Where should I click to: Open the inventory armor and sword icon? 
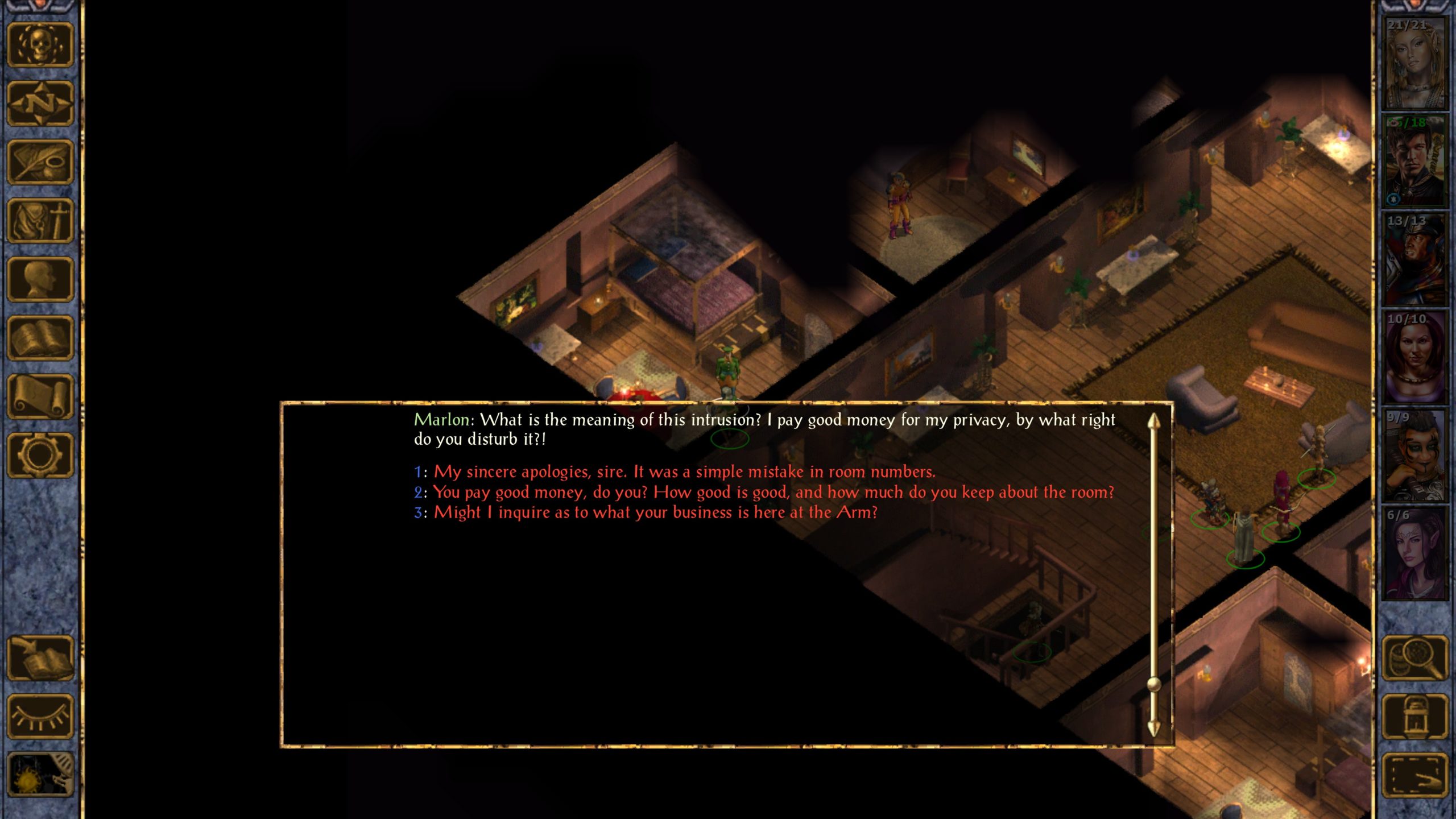pyautogui.click(x=40, y=221)
